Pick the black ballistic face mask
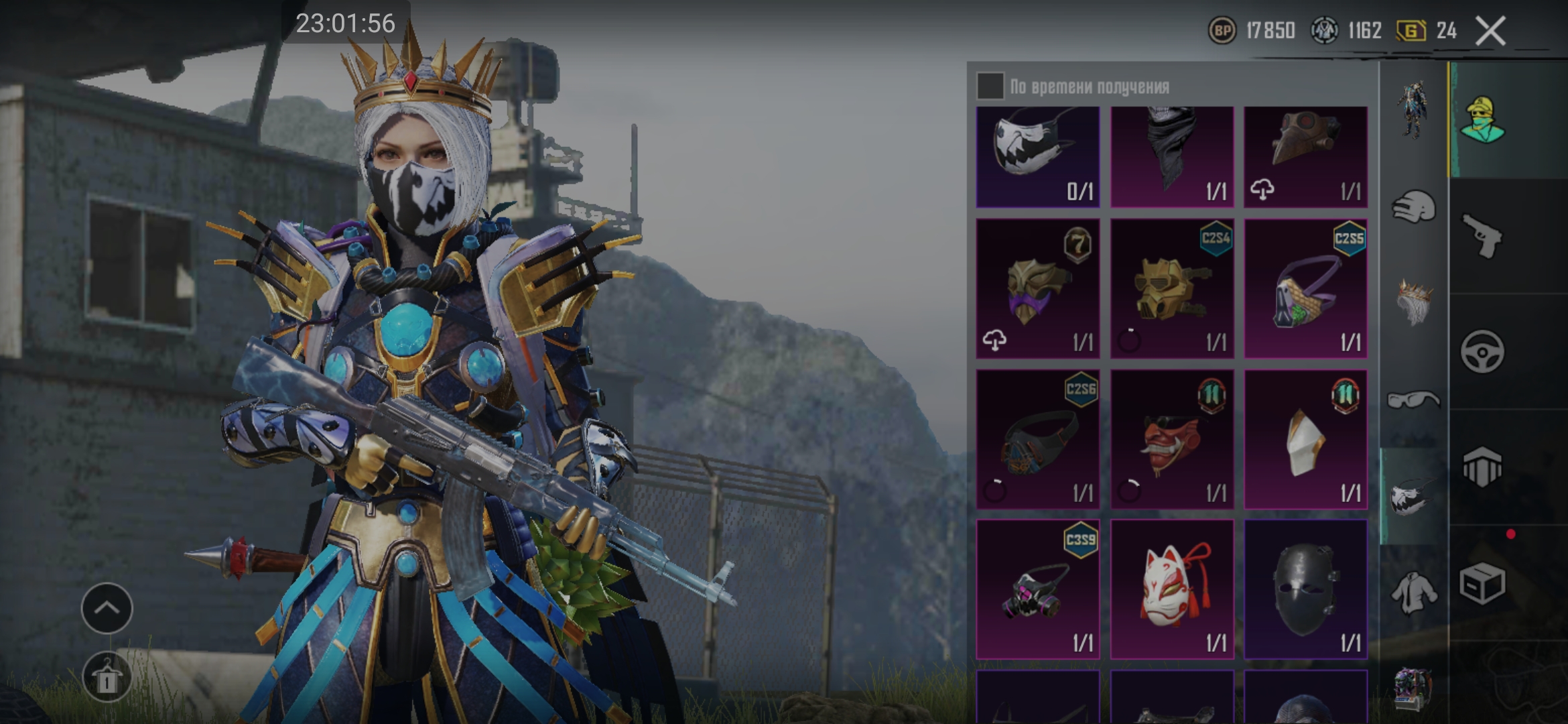The height and width of the screenshot is (724, 1568). click(1305, 589)
